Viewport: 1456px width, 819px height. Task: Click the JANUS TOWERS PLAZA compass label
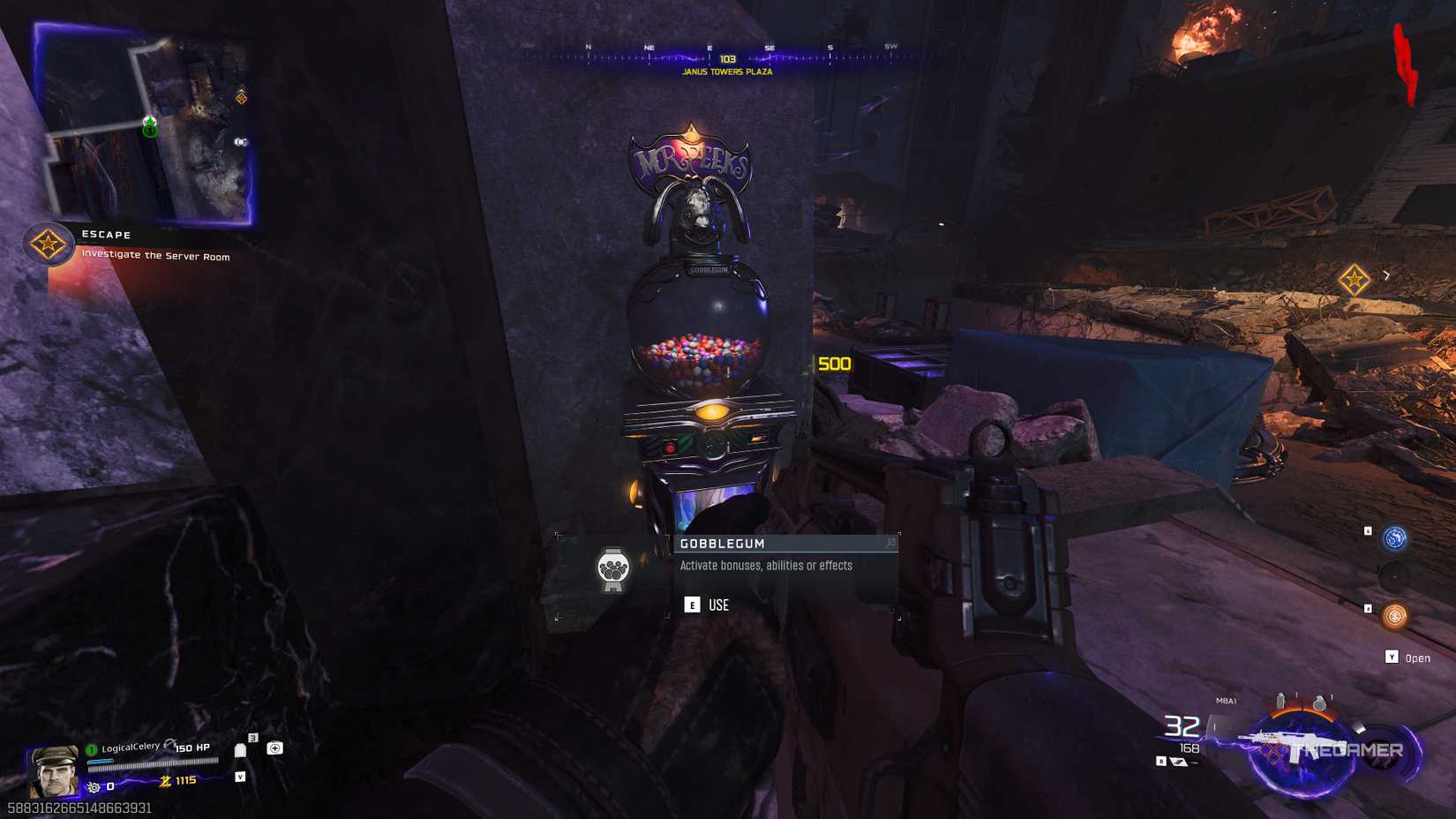click(x=726, y=71)
